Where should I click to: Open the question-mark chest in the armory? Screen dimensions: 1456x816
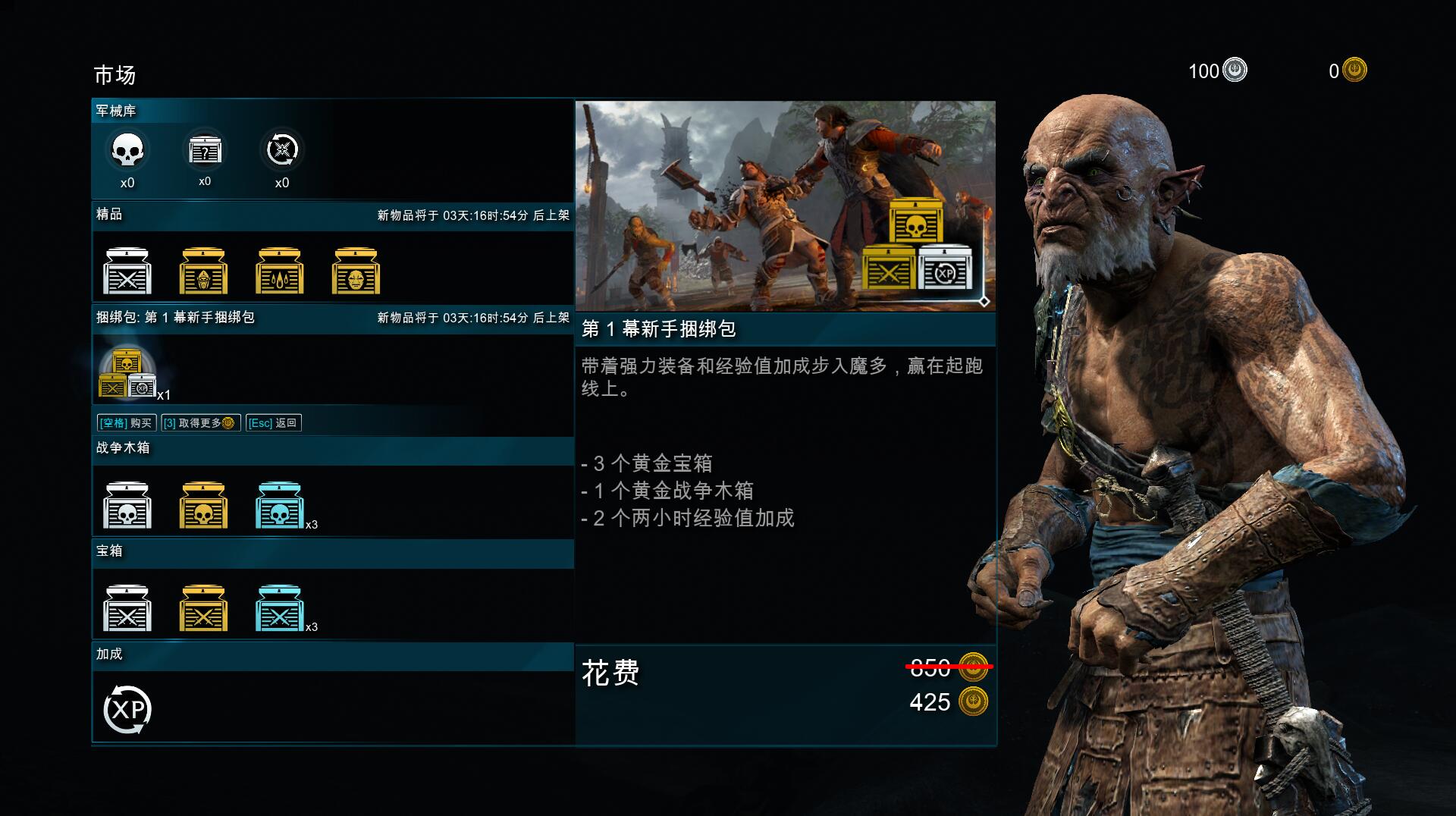pos(205,150)
